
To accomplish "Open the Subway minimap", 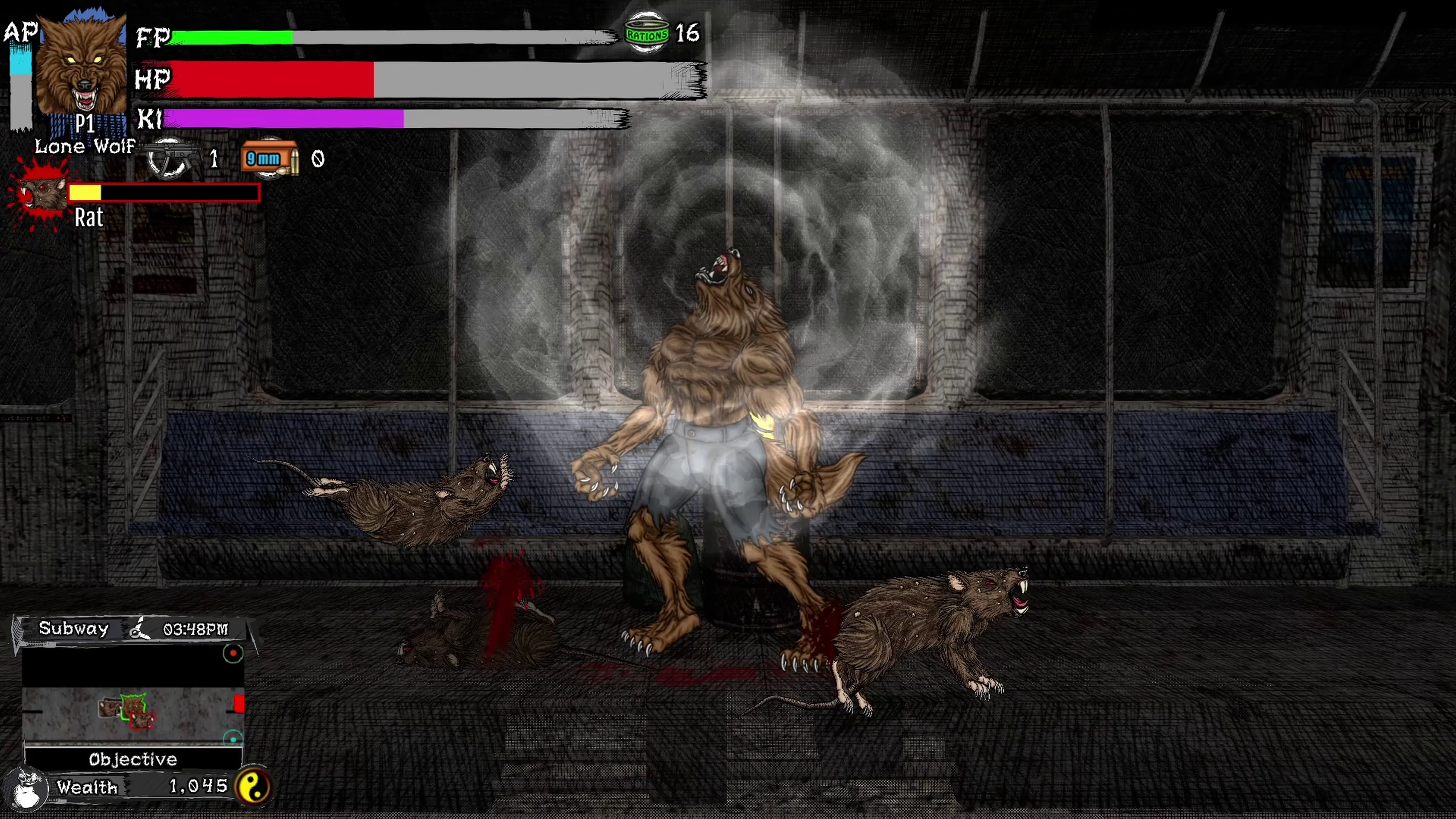I will click(133, 695).
